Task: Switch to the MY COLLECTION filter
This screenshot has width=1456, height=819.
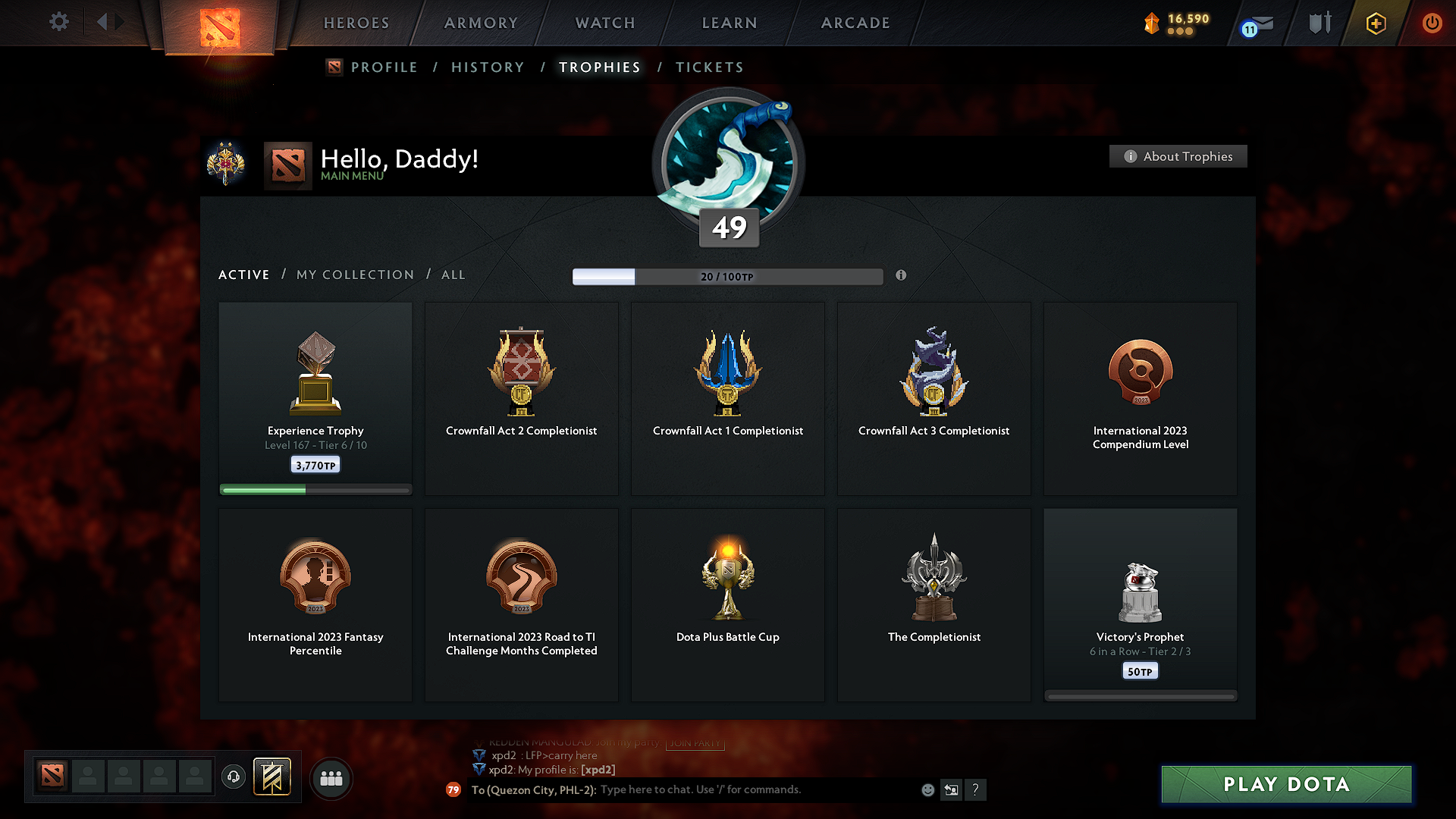Action: [x=354, y=275]
